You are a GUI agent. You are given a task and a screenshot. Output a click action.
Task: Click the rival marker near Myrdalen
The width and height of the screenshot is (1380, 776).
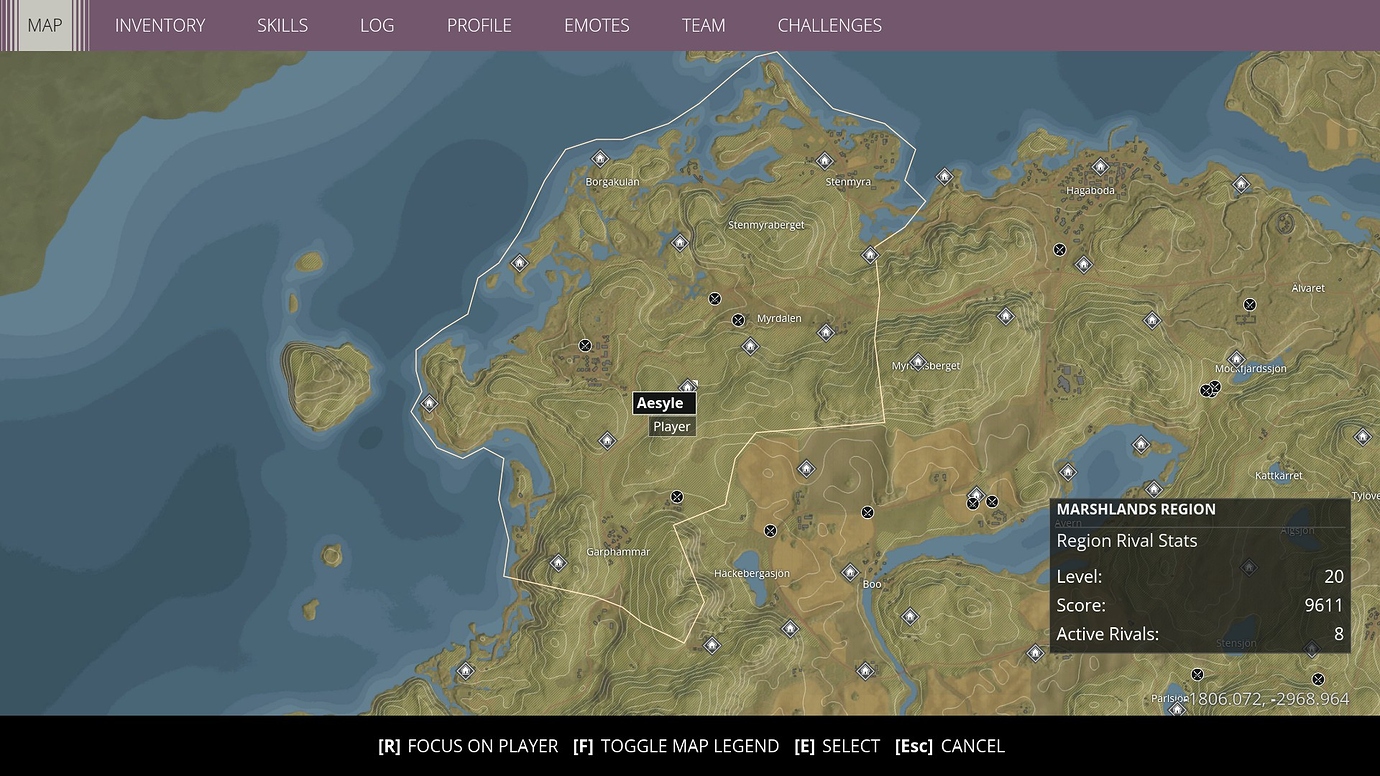point(738,319)
